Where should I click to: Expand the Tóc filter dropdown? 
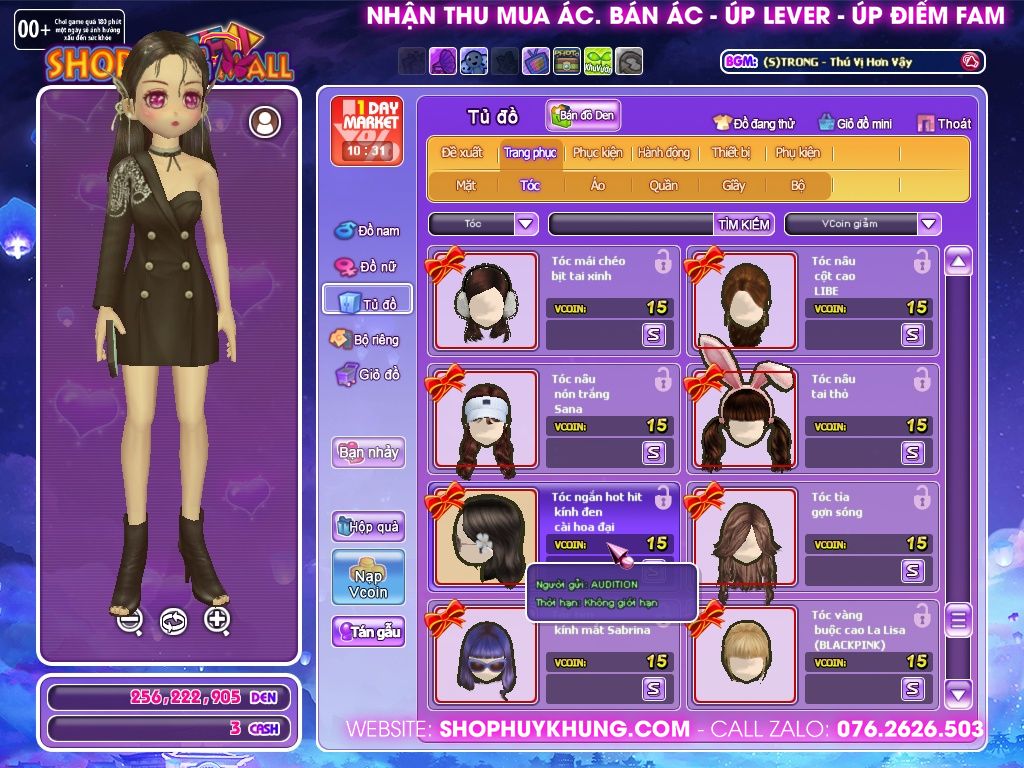click(x=527, y=224)
